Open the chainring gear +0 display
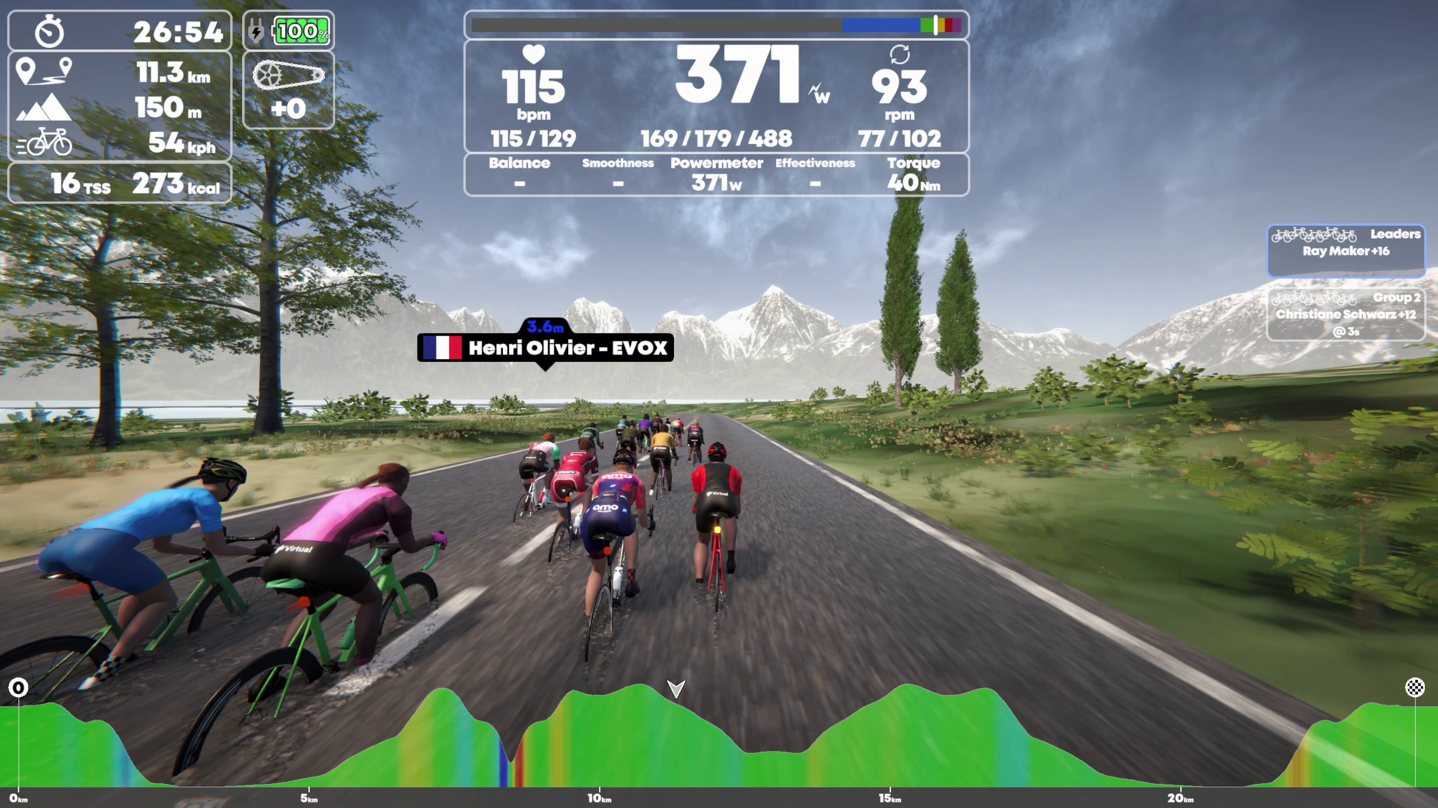The width and height of the screenshot is (1438, 808). pos(289,89)
